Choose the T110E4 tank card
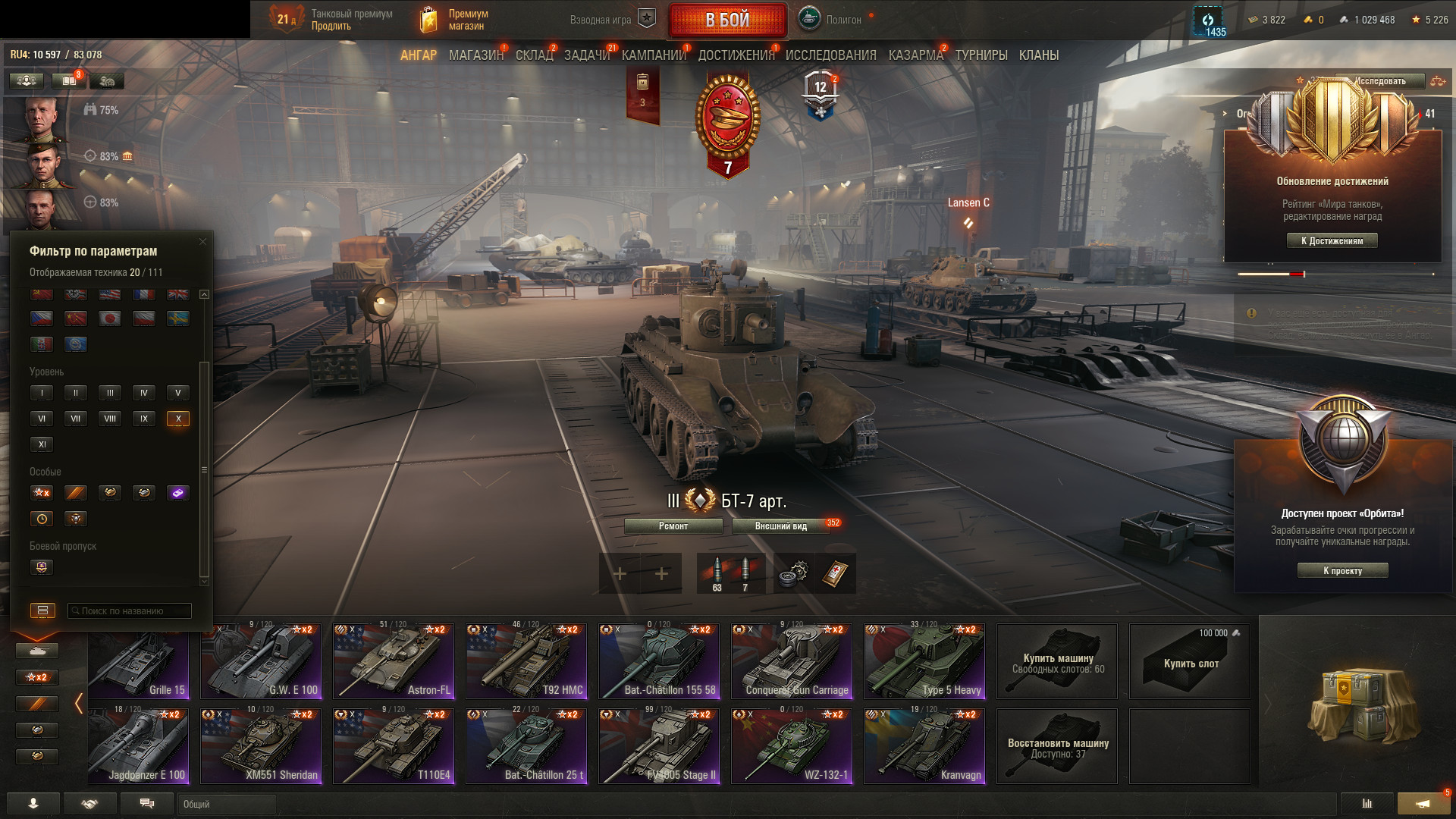Image resolution: width=1456 pixels, height=819 pixels. [394, 745]
